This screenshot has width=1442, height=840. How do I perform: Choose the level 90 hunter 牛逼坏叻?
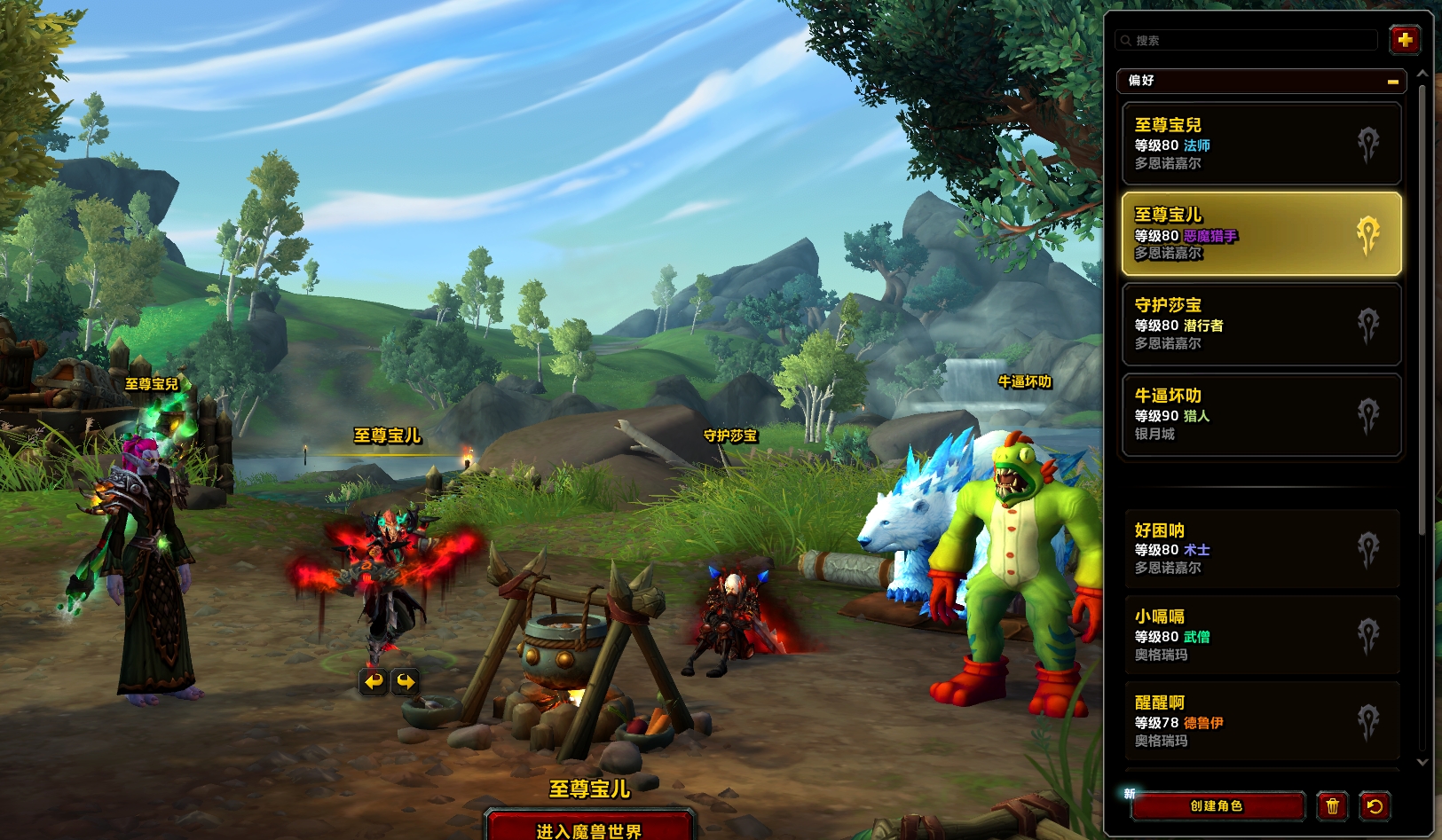pyautogui.click(x=1260, y=415)
